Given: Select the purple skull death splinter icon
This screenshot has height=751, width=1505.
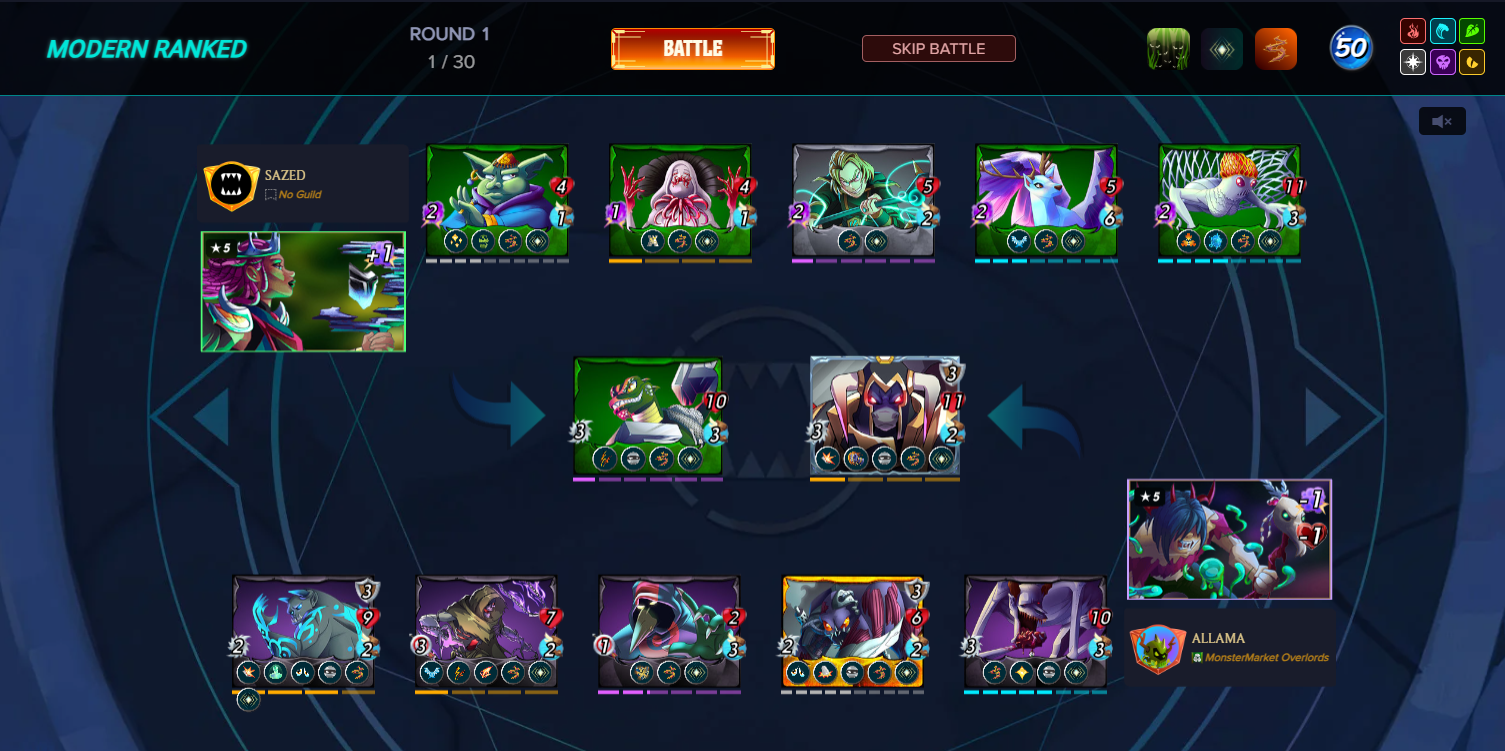Looking at the screenshot, I should [1442, 63].
